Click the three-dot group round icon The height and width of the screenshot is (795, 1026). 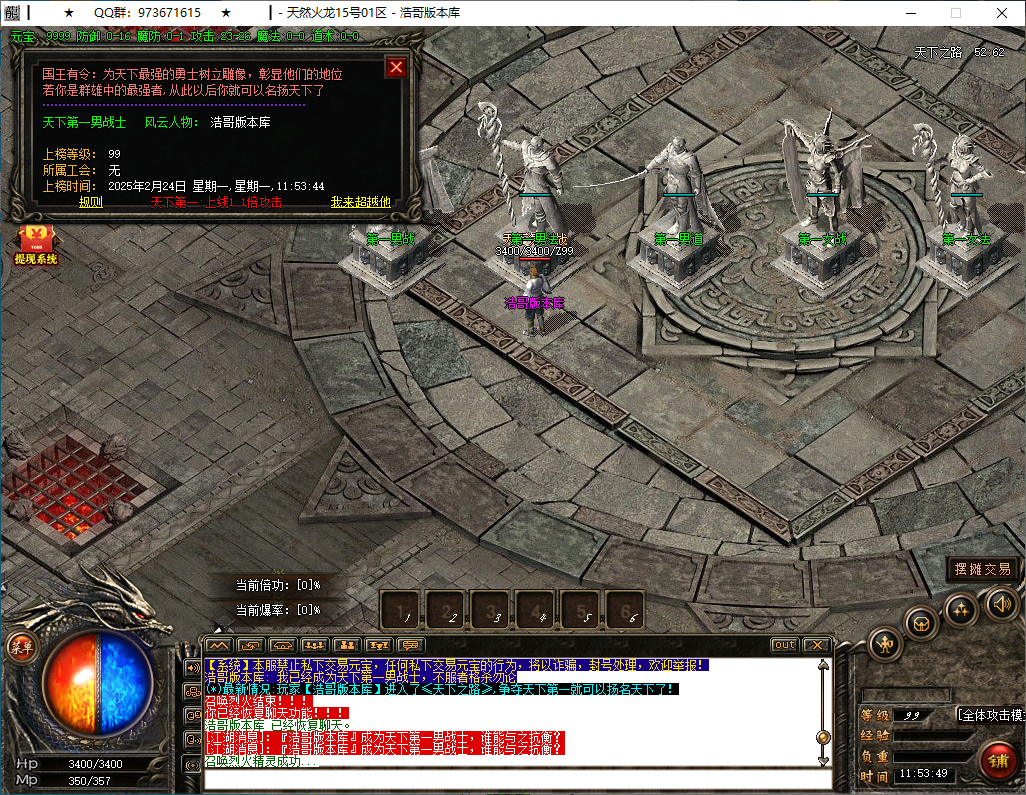(x=961, y=607)
